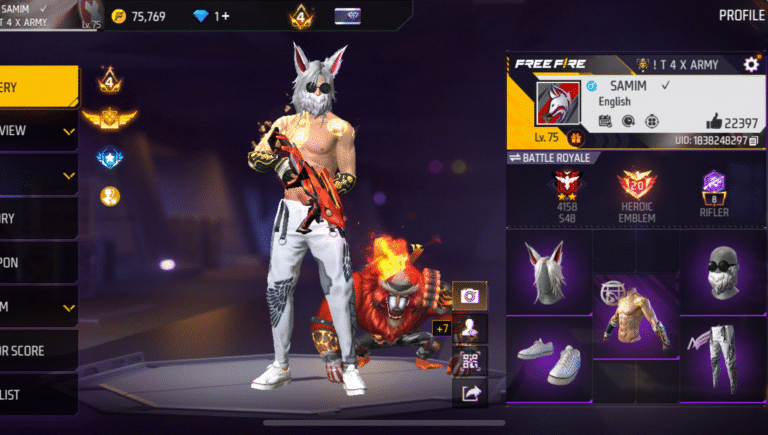Select the white fox-ear hair slot
Viewport: 768px width, 435px height.
tap(549, 271)
